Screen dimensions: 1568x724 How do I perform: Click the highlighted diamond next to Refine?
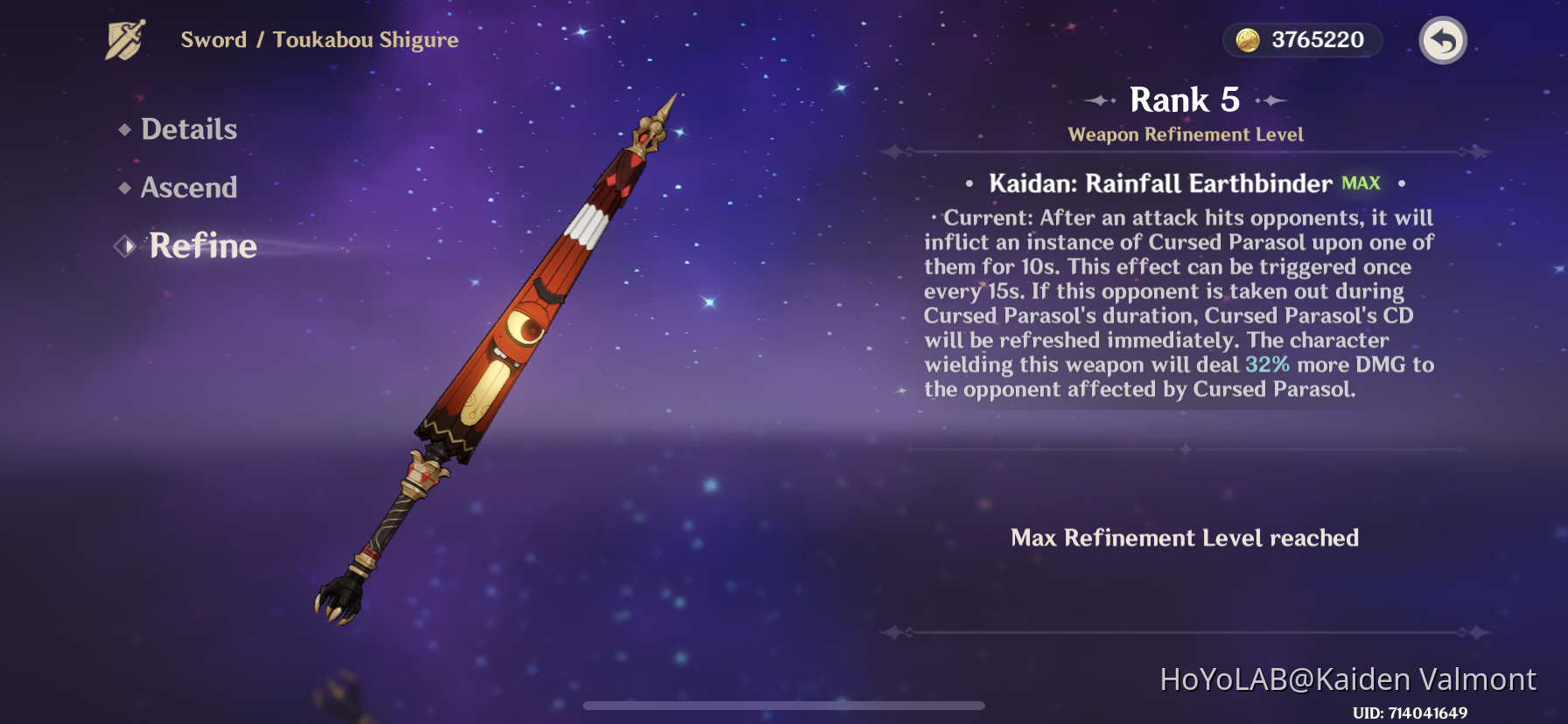122,247
